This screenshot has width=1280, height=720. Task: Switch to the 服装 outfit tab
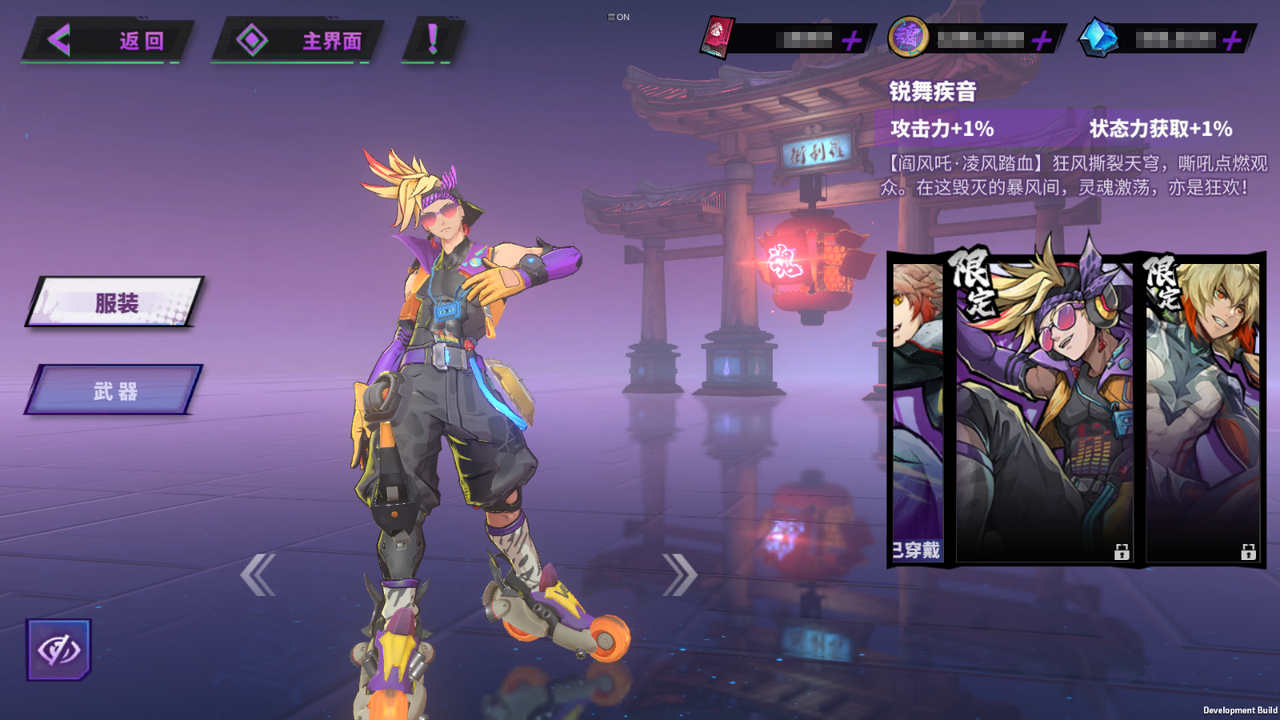(x=115, y=302)
